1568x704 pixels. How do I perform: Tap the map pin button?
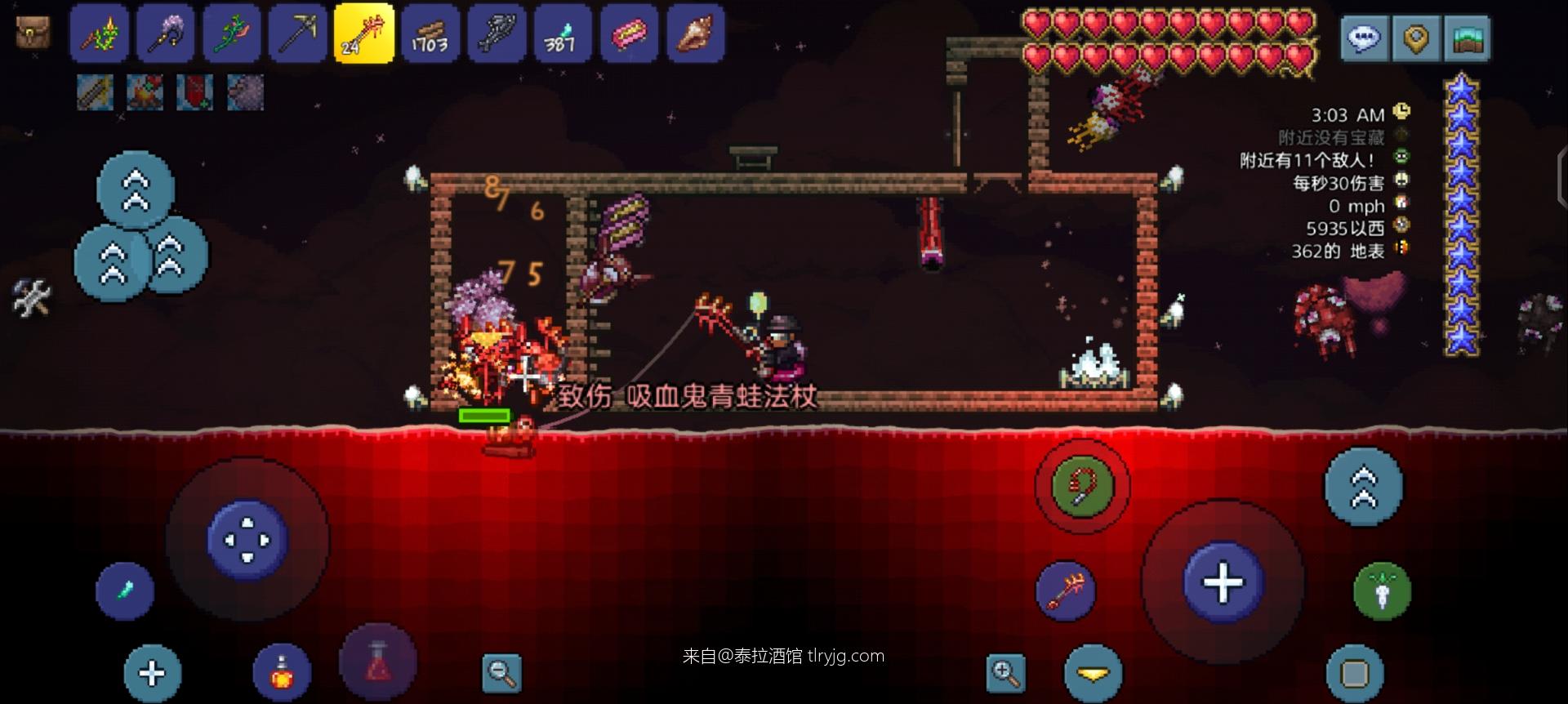pyautogui.click(x=1415, y=38)
